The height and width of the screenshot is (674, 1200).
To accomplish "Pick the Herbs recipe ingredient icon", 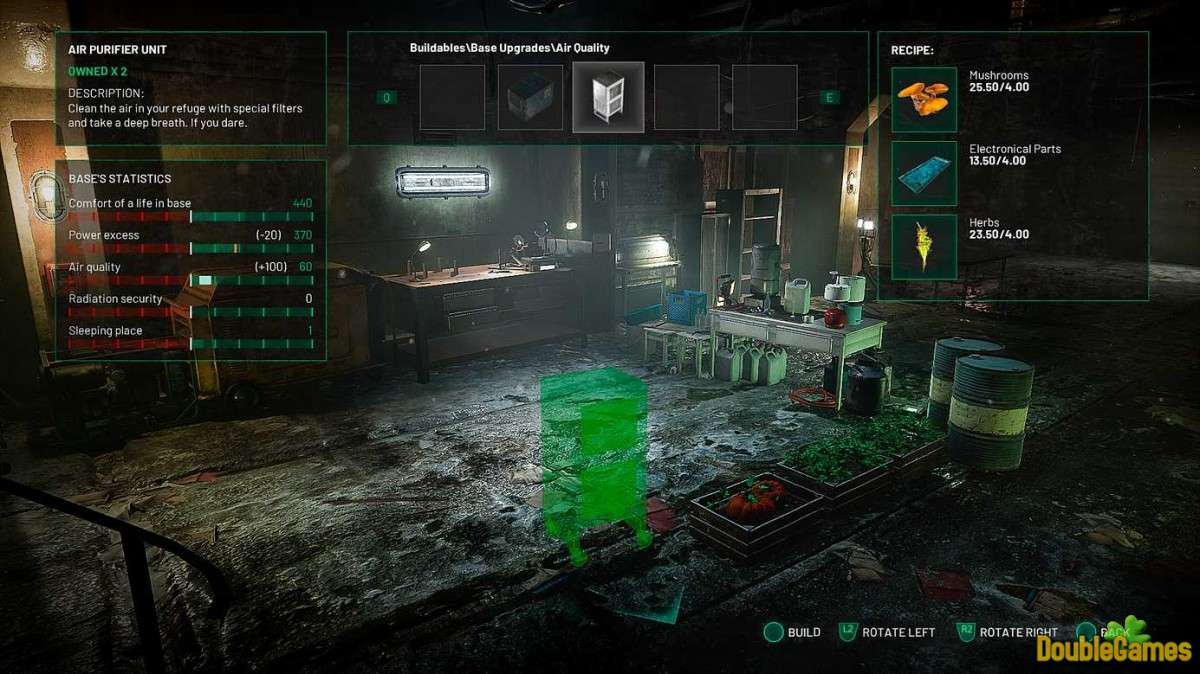I will (923, 247).
